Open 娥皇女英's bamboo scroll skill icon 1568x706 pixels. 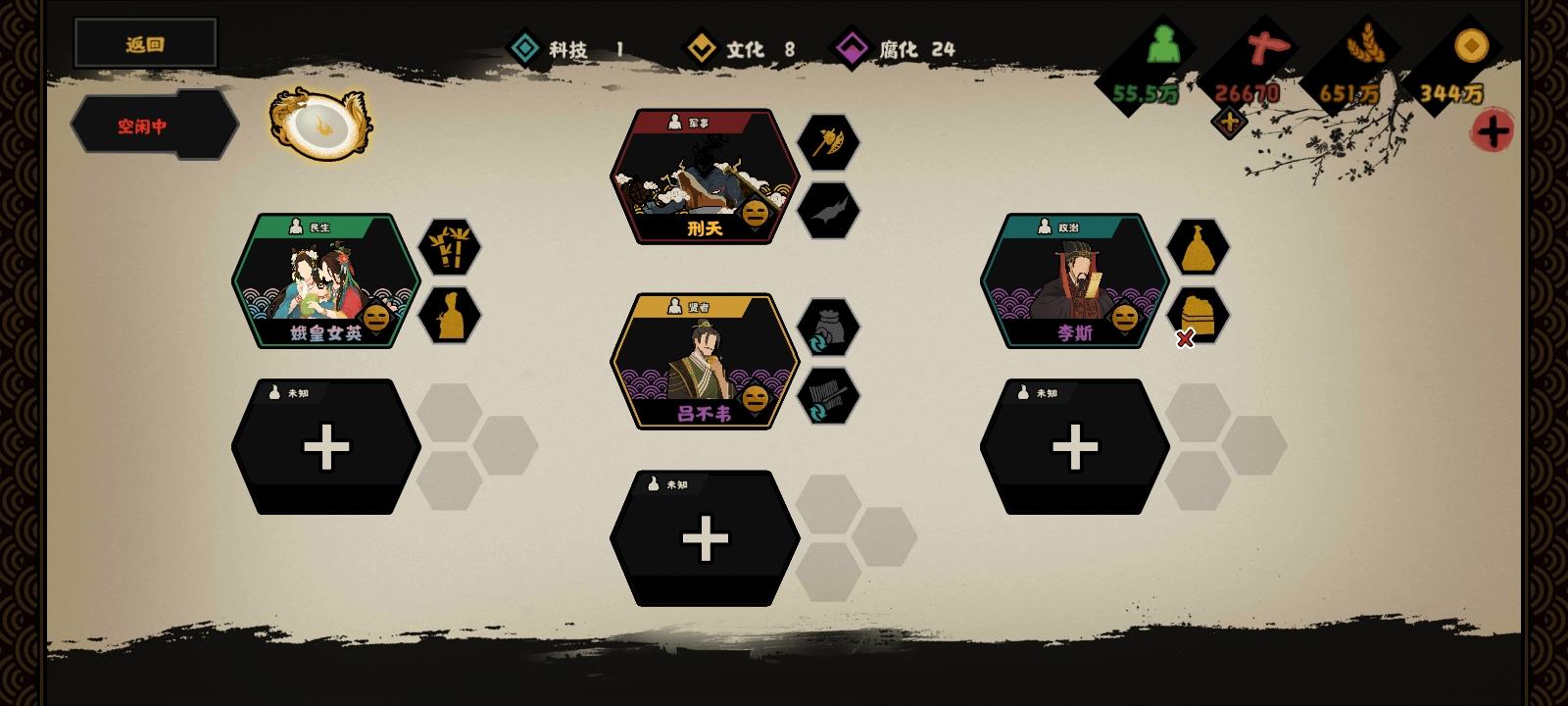[x=451, y=248]
